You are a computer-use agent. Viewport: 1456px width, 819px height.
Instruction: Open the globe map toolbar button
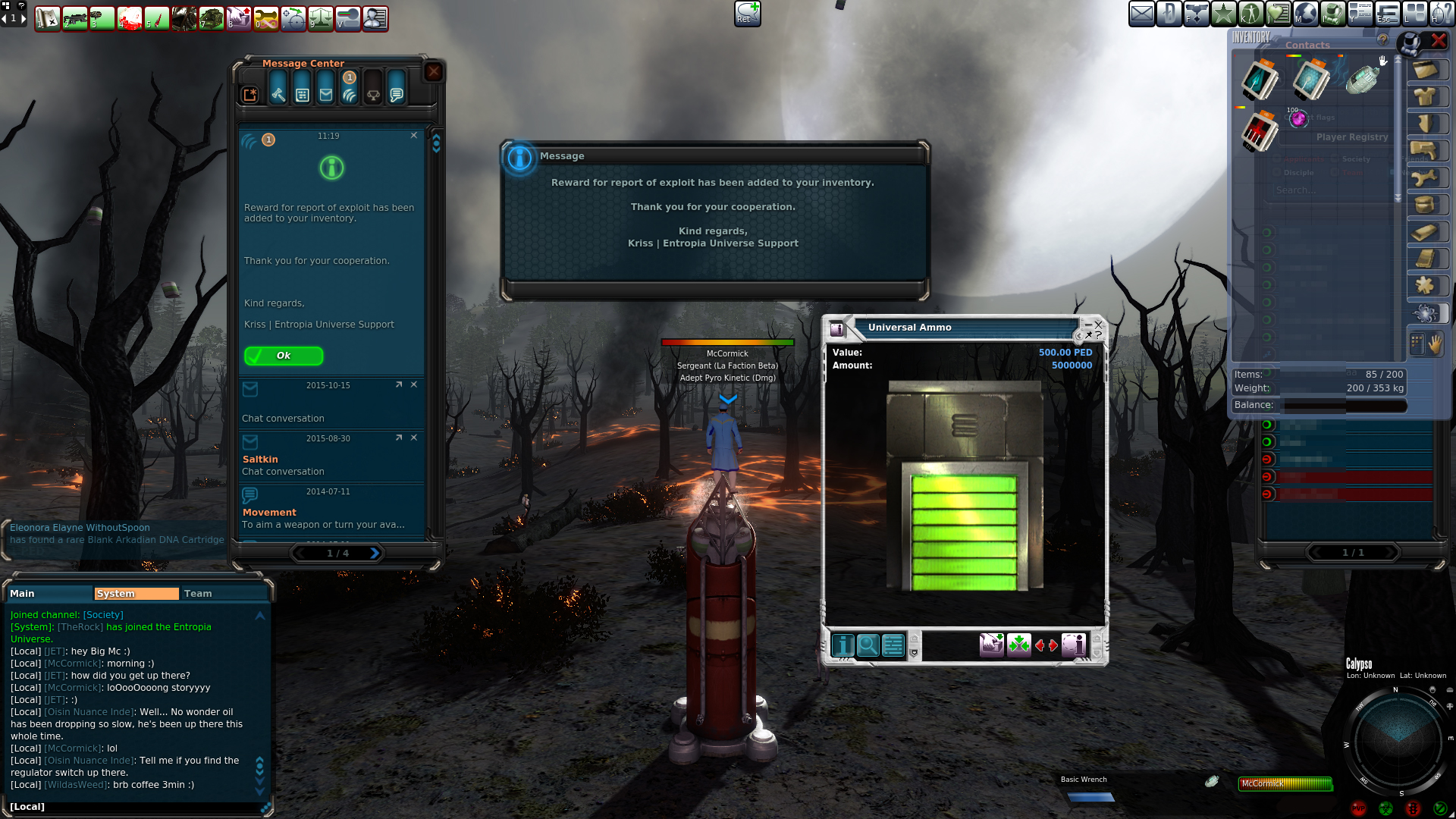coord(1306,14)
